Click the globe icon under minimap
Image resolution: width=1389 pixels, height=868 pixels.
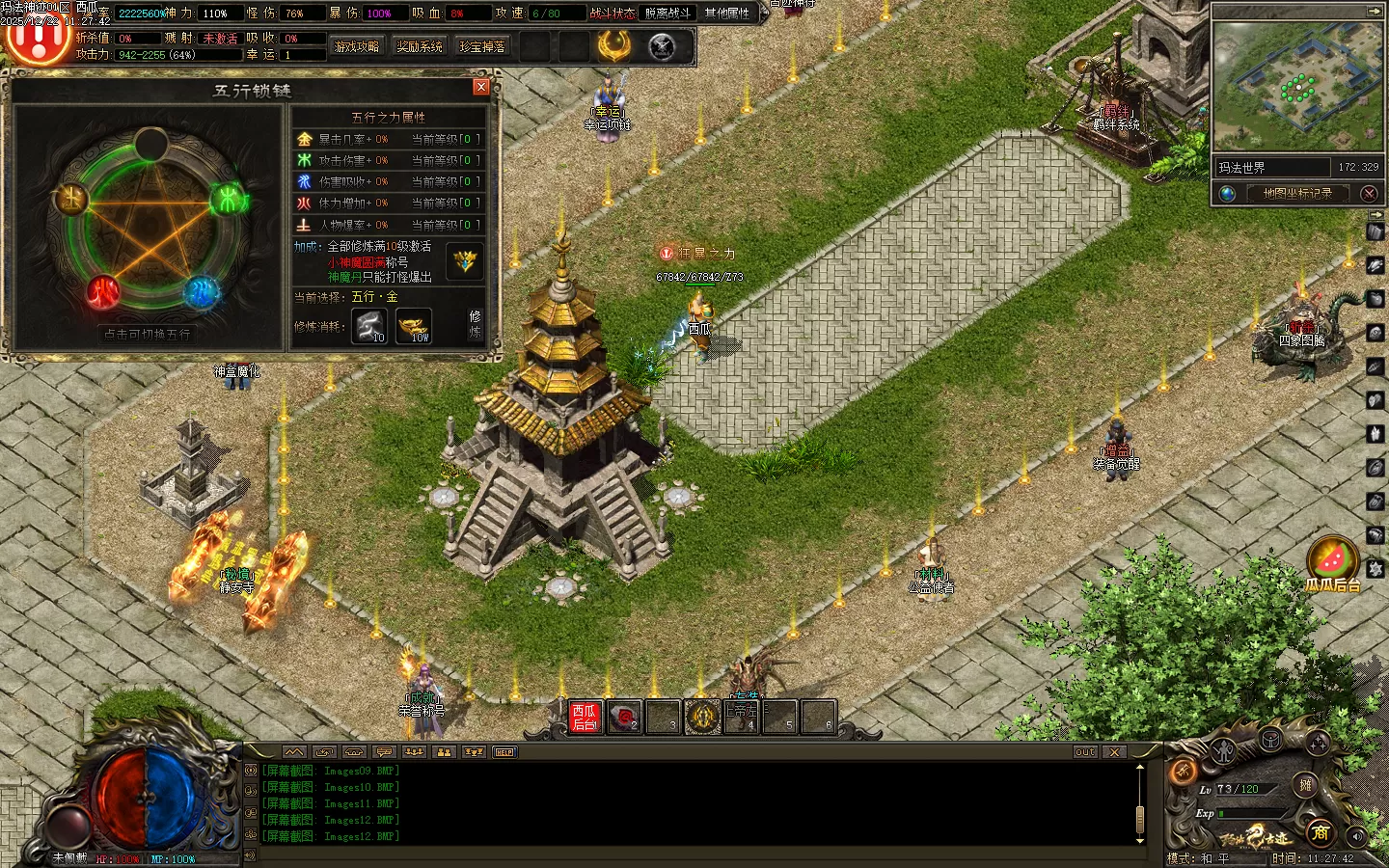pos(1227,193)
